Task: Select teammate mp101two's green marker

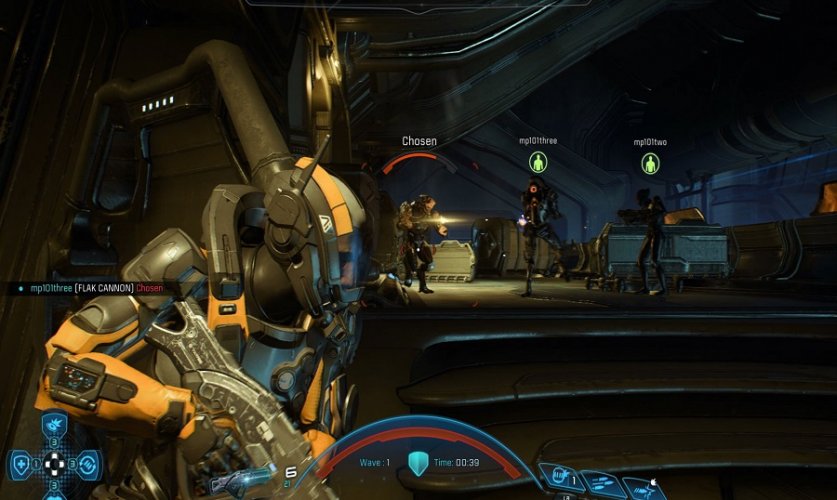Action: click(x=650, y=163)
